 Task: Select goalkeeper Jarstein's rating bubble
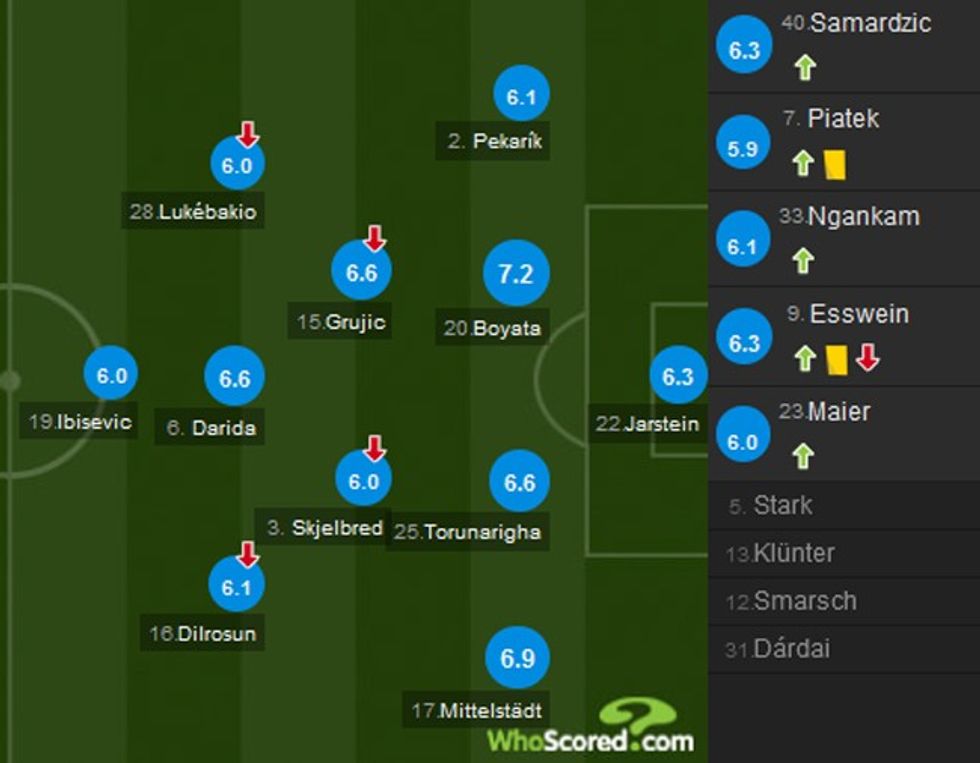tap(678, 376)
